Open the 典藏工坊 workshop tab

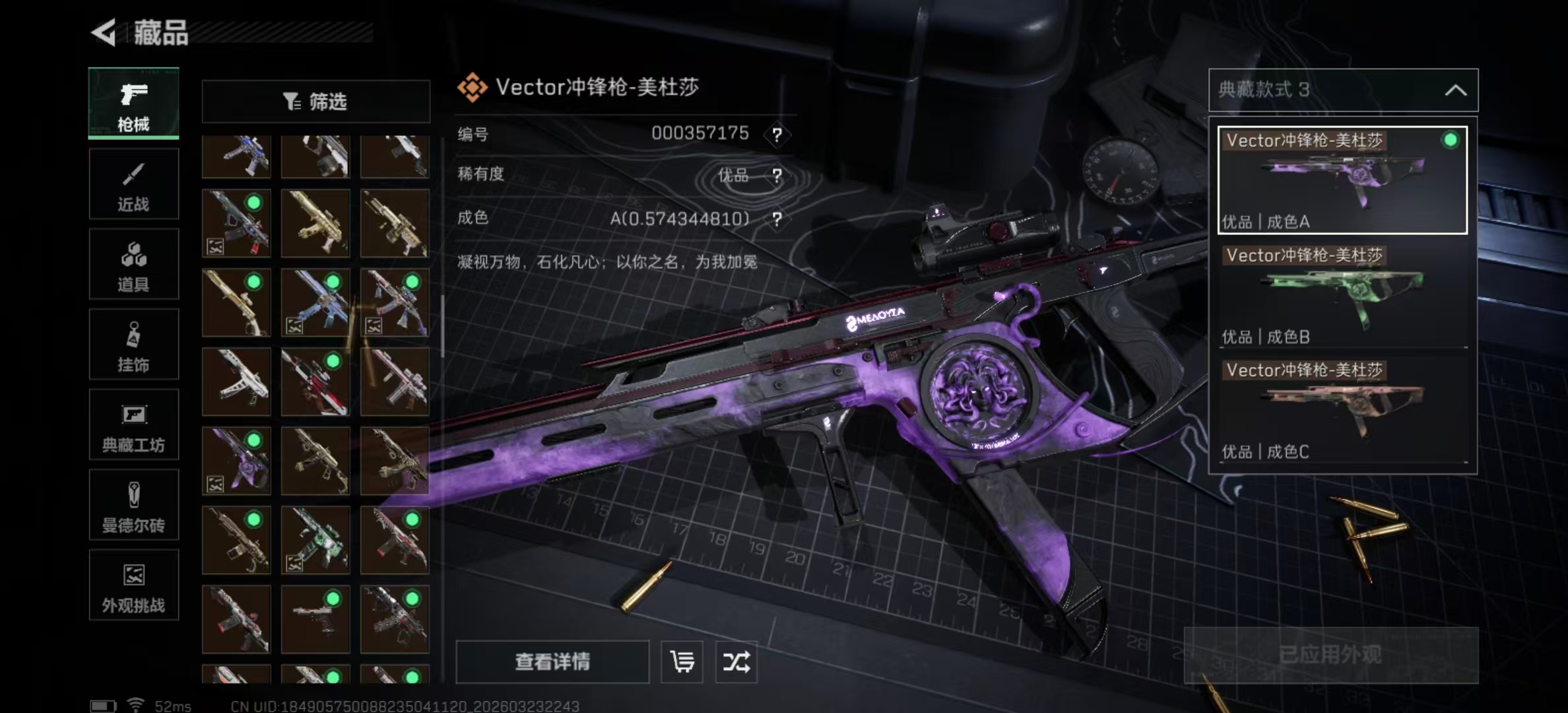click(133, 425)
